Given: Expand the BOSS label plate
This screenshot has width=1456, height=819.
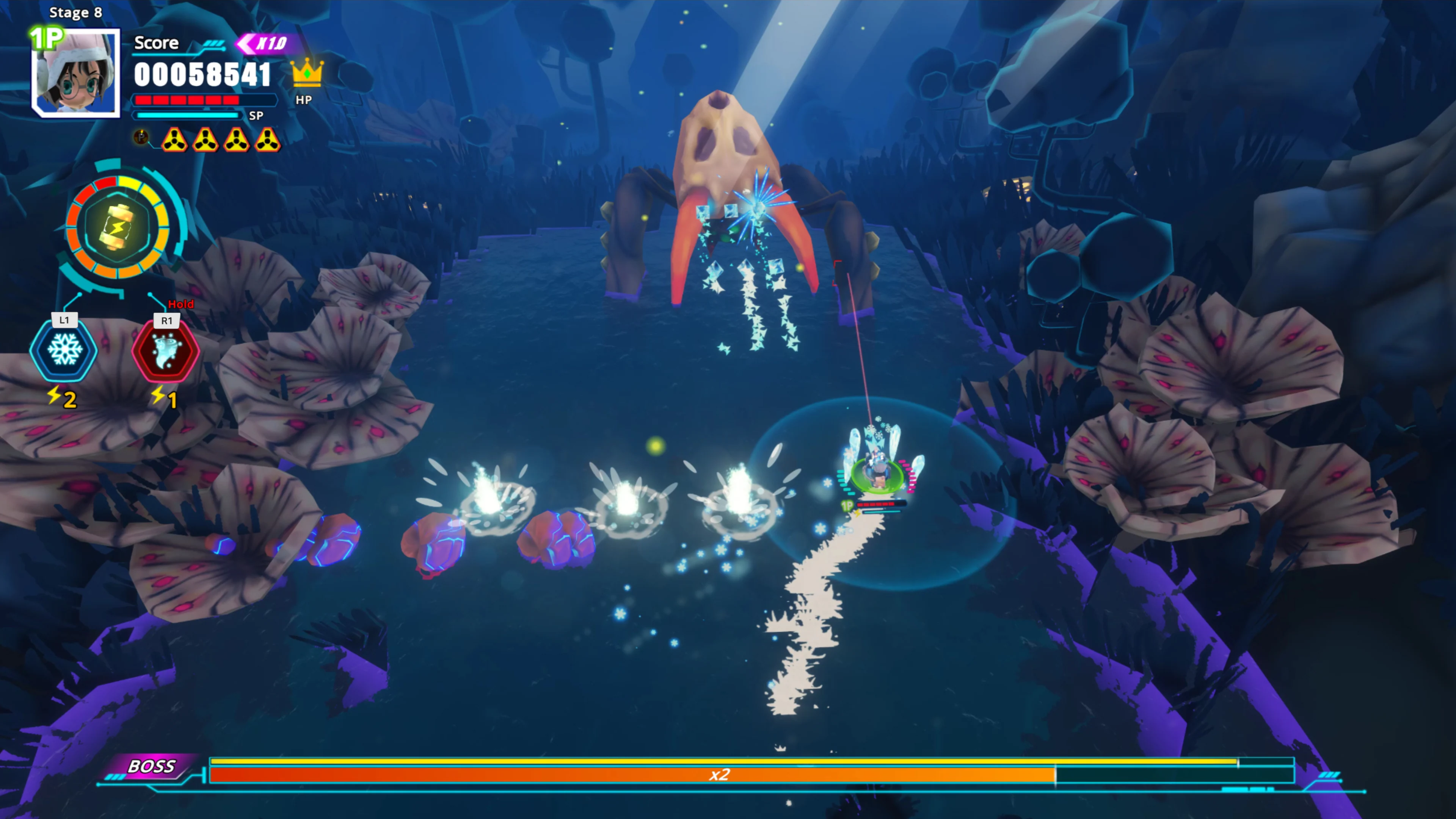Looking at the screenshot, I should tap(152, 767).
